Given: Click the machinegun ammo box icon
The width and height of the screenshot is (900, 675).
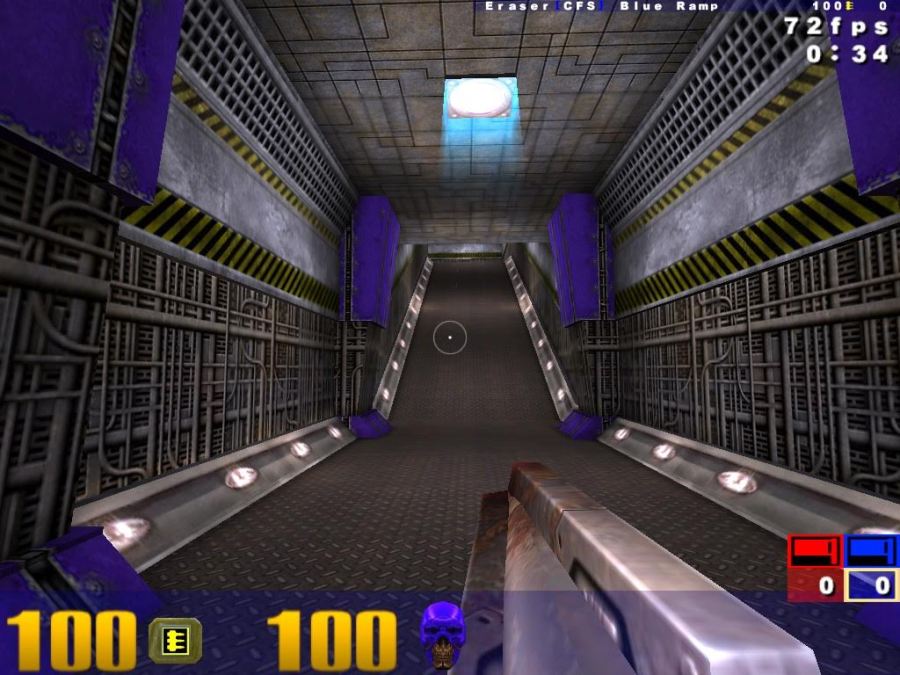Looking at the screenshot, I should (175, 640).
